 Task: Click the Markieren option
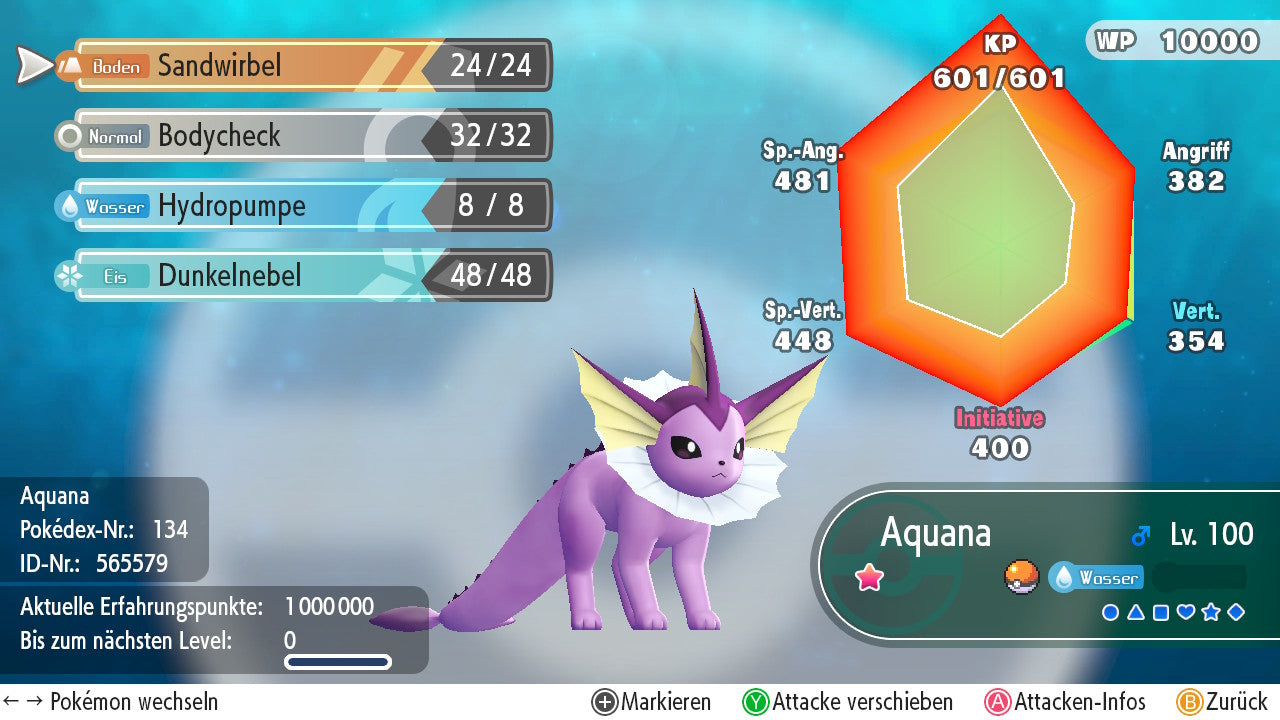(x=652, y=702)
